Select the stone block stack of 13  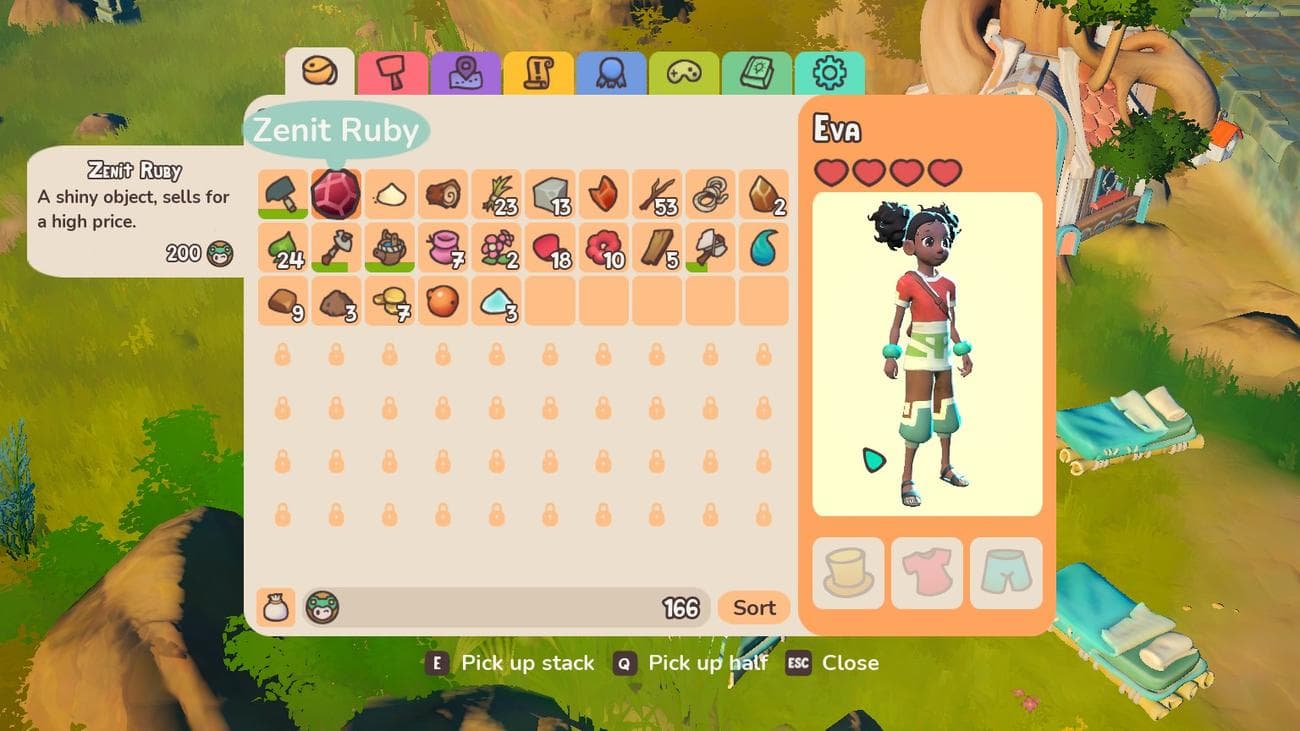(550, 194)
